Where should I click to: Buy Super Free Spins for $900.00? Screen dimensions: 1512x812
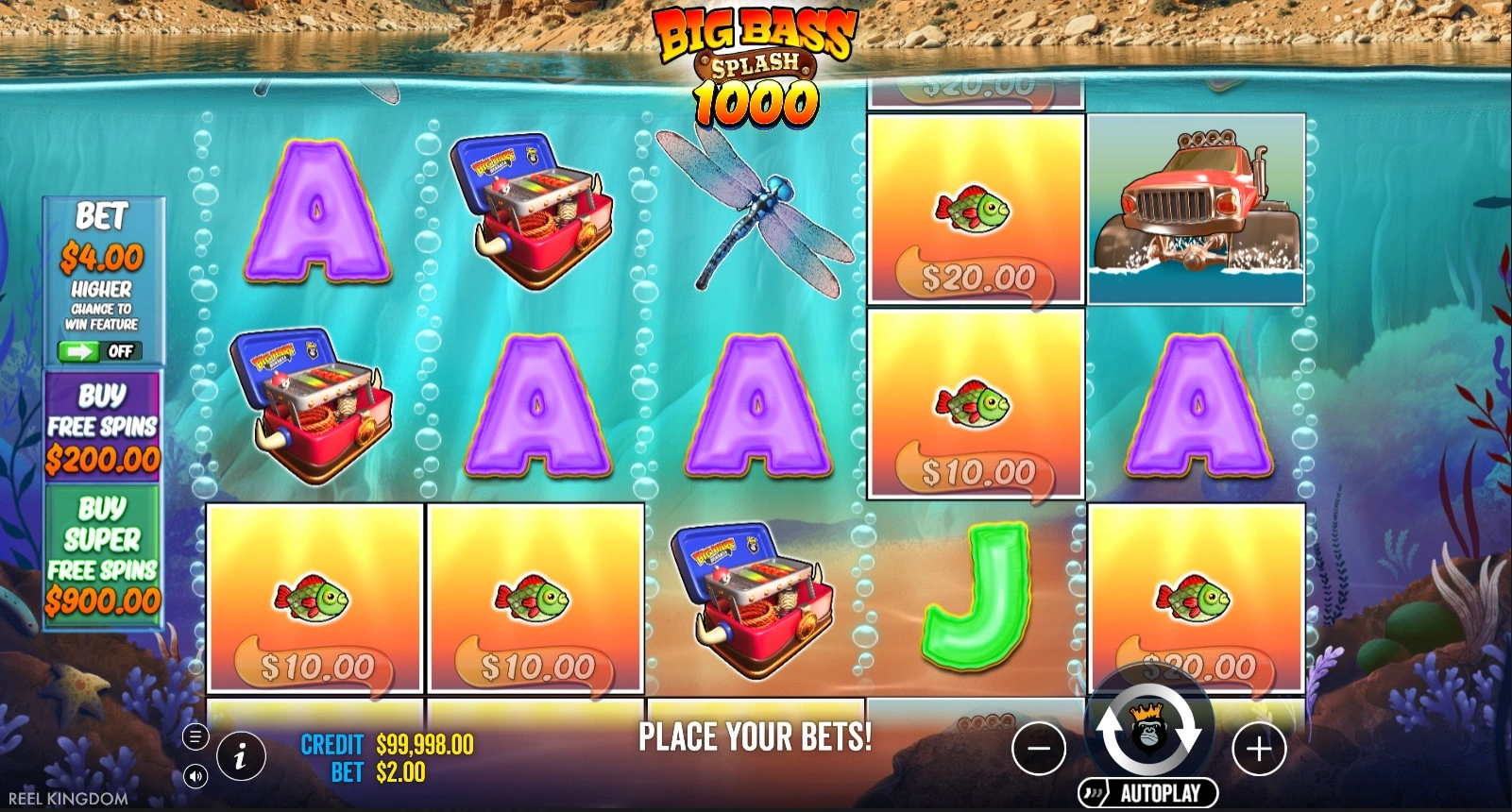103,555
